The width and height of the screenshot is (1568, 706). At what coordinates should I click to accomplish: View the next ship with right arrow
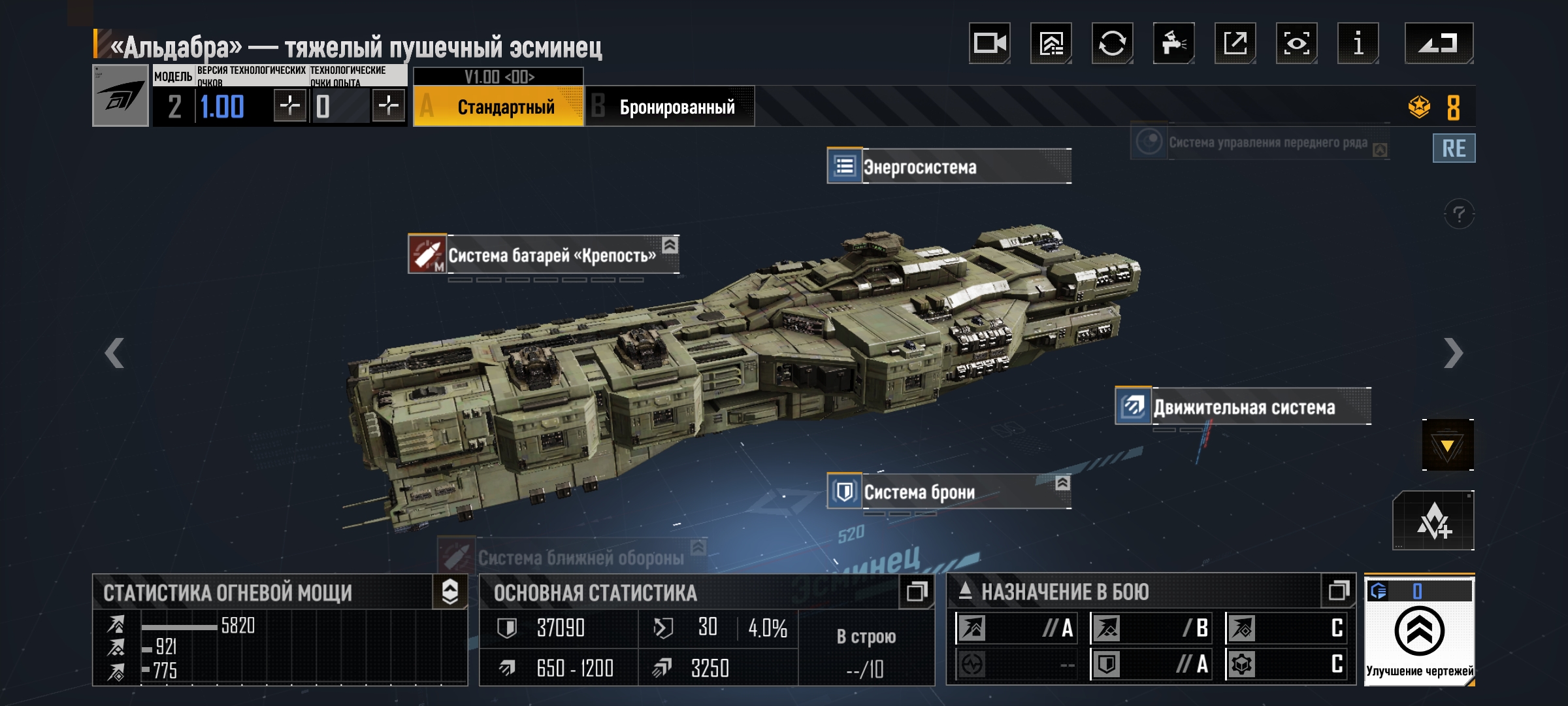[x=1452, y=354]
